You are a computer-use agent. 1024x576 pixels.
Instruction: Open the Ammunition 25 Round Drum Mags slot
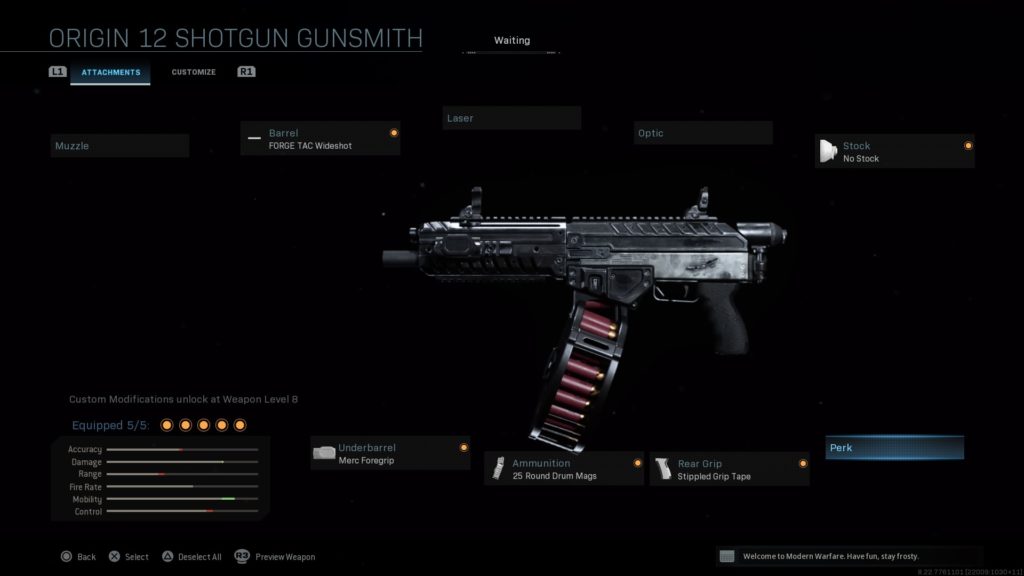point(564,469)
